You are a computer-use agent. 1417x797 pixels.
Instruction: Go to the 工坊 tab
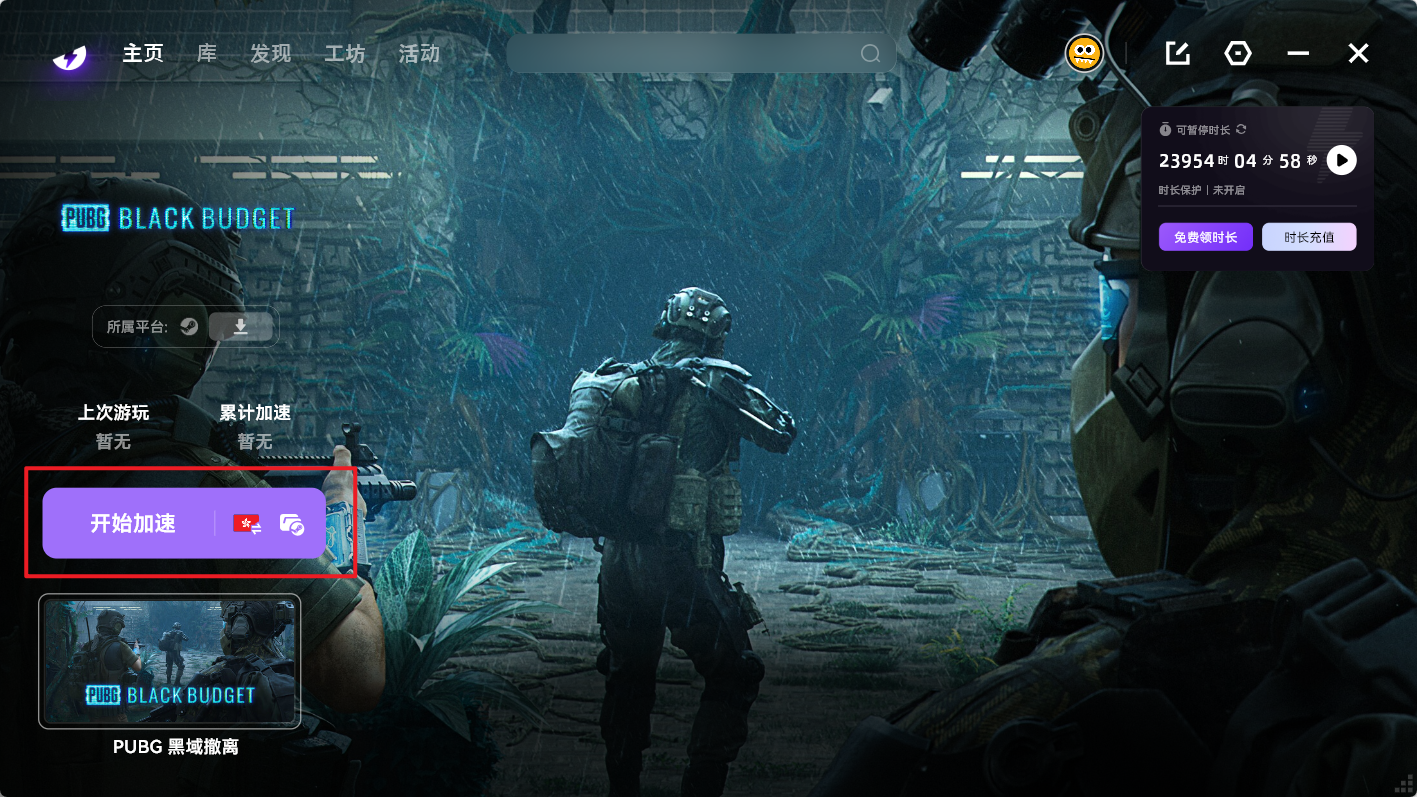pyautogui.click(x=345, y=53)
